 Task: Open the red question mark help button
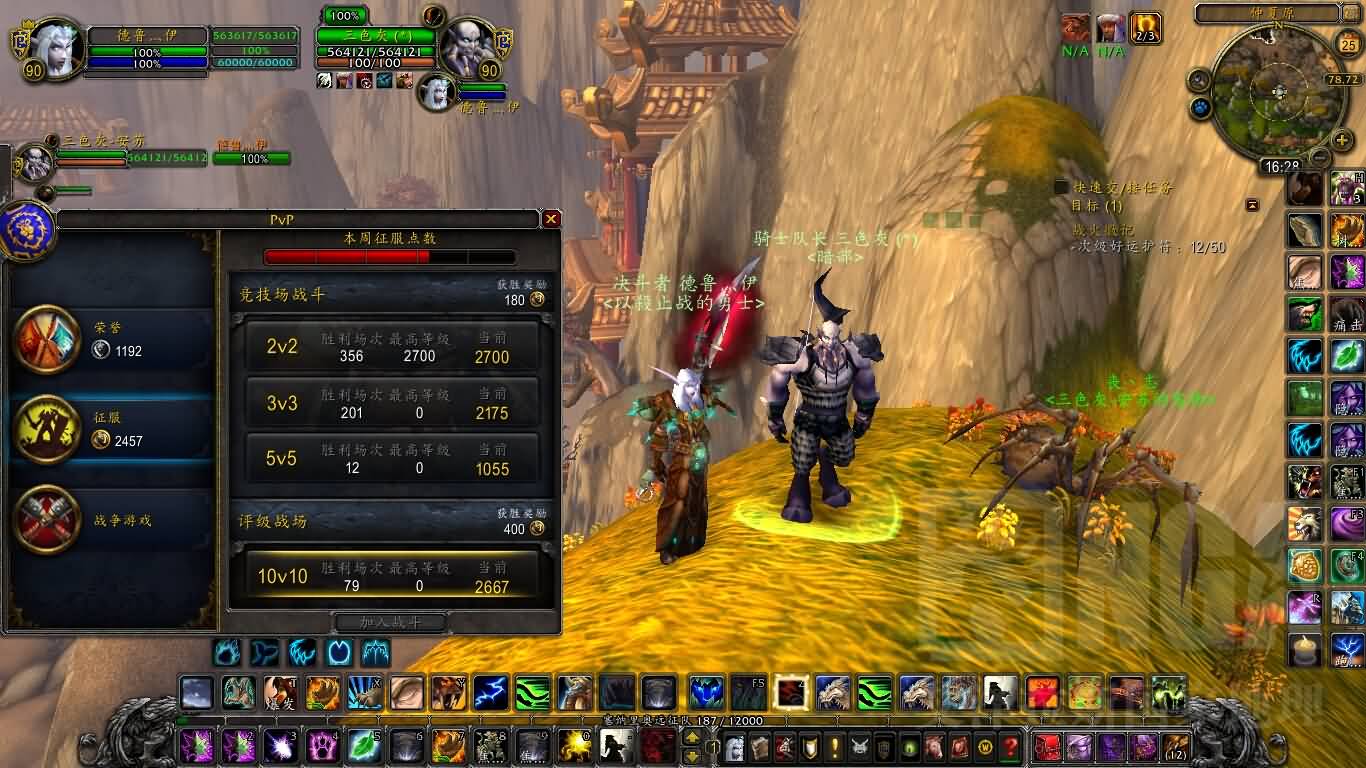[x=1011, y=746]
